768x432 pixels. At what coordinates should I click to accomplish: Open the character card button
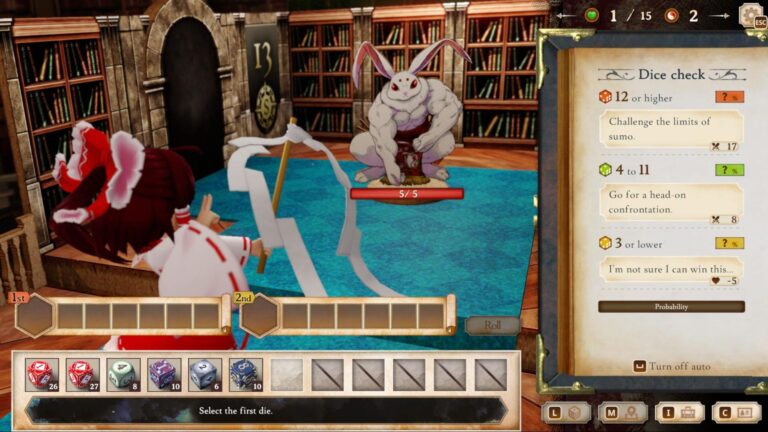click(735, 412)
